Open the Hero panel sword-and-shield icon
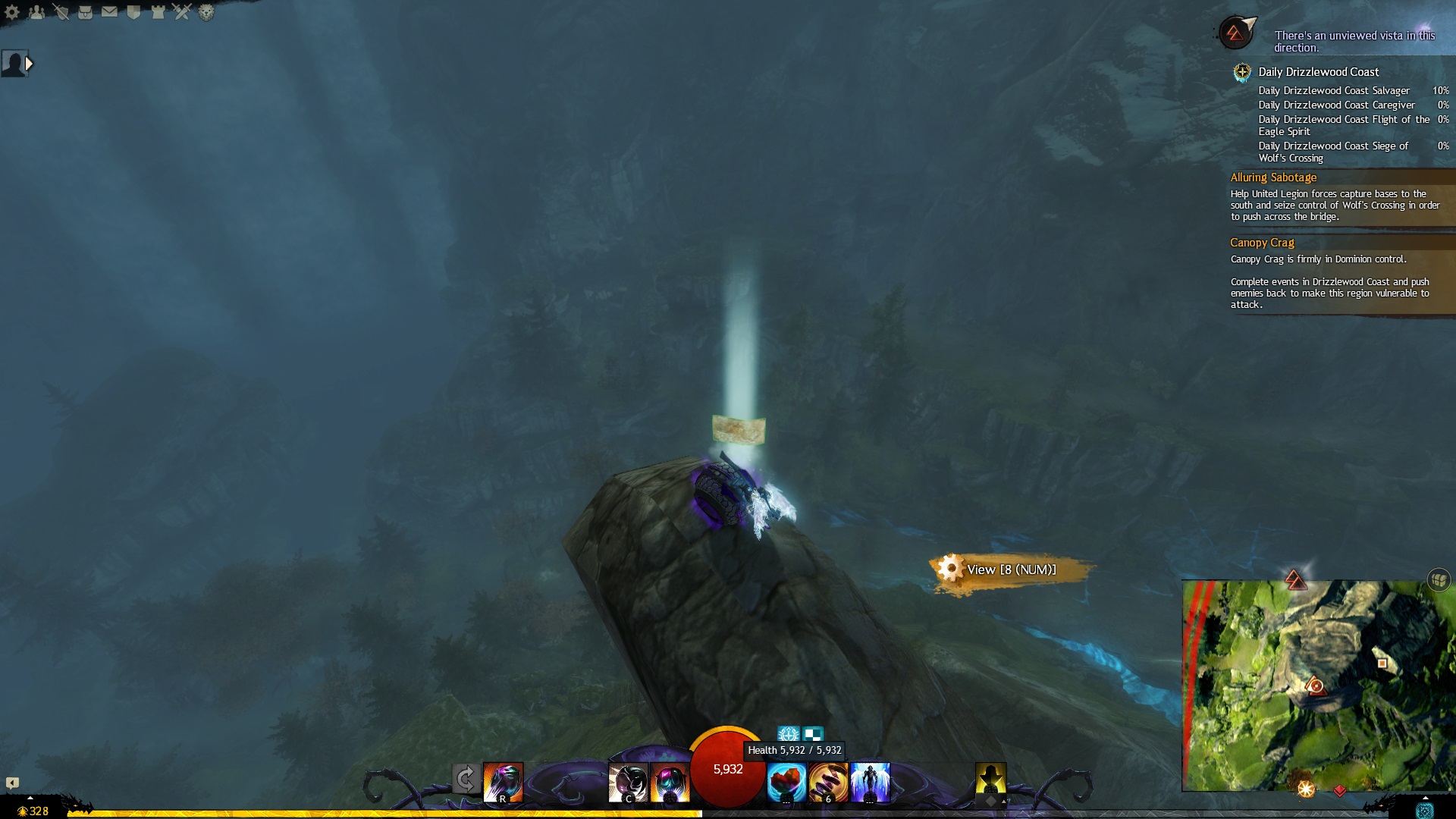The height and width of the screenshot is (819, 1456). (x=61, y=12)
